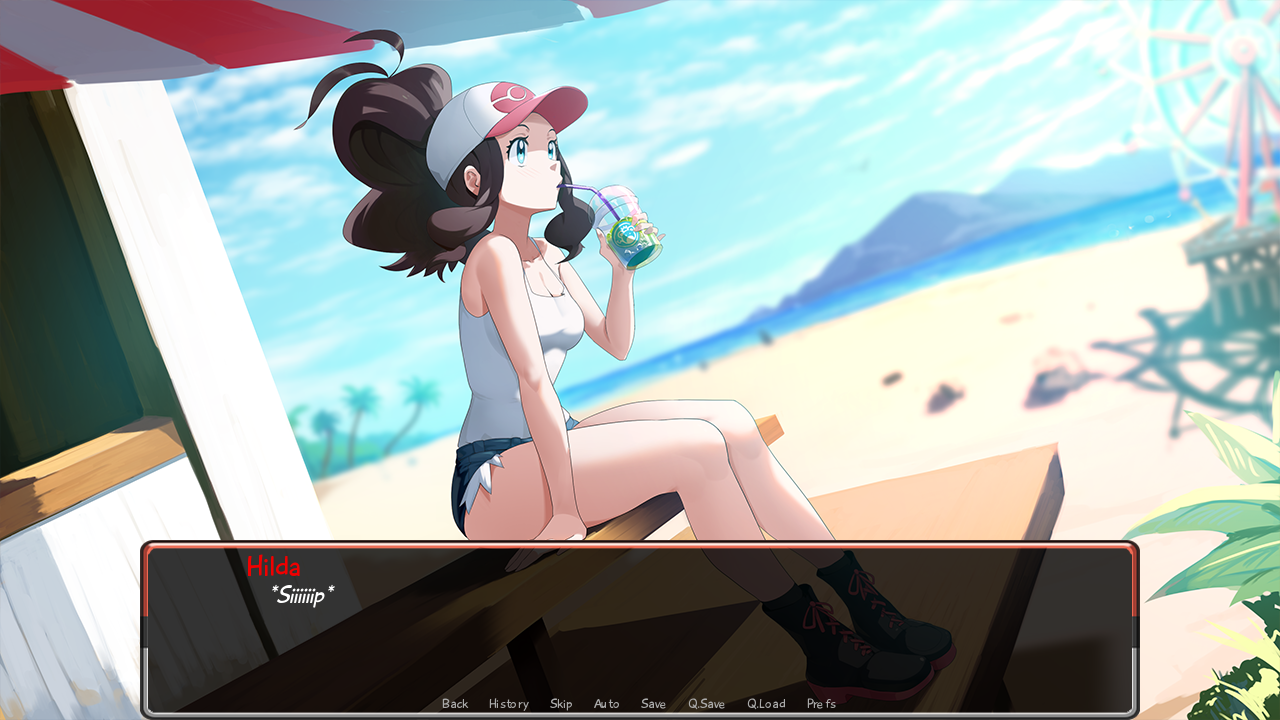
Task: Perform a Quick Save with Q.Save
Action: coord(706,703)
